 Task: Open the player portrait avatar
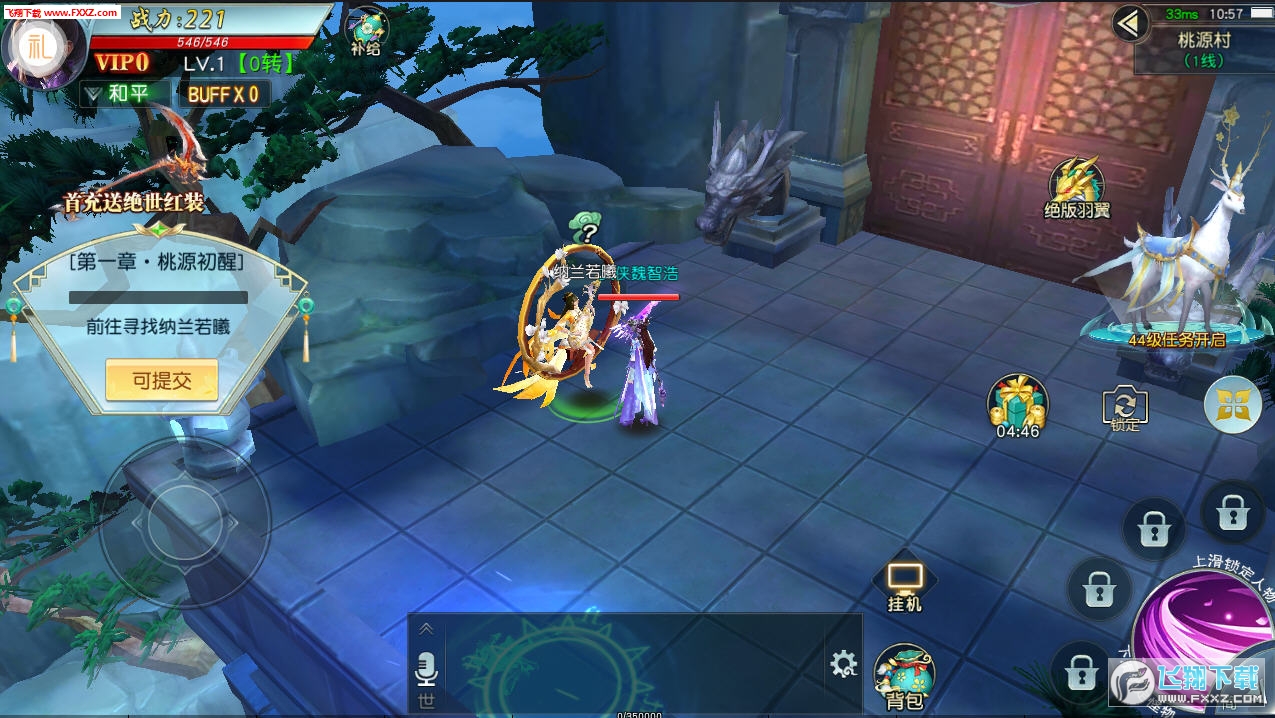[44, 47]
